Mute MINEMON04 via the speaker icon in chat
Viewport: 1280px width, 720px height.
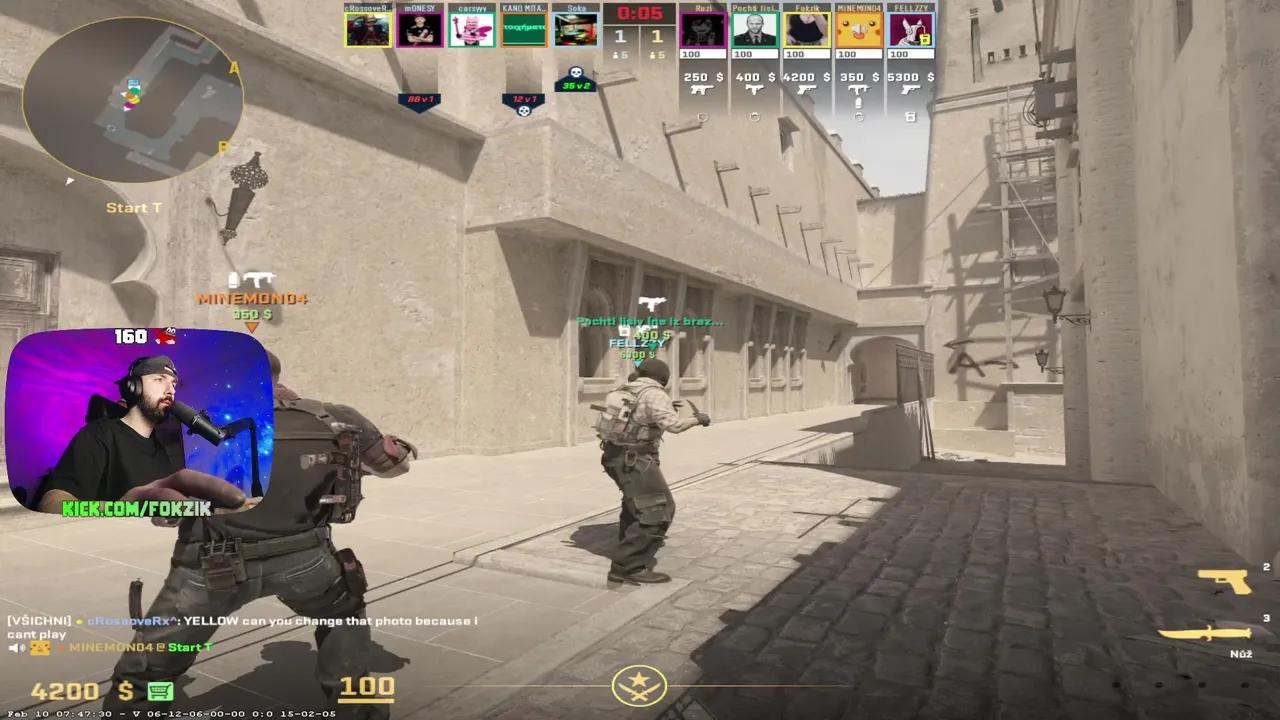tap(18, 649)
